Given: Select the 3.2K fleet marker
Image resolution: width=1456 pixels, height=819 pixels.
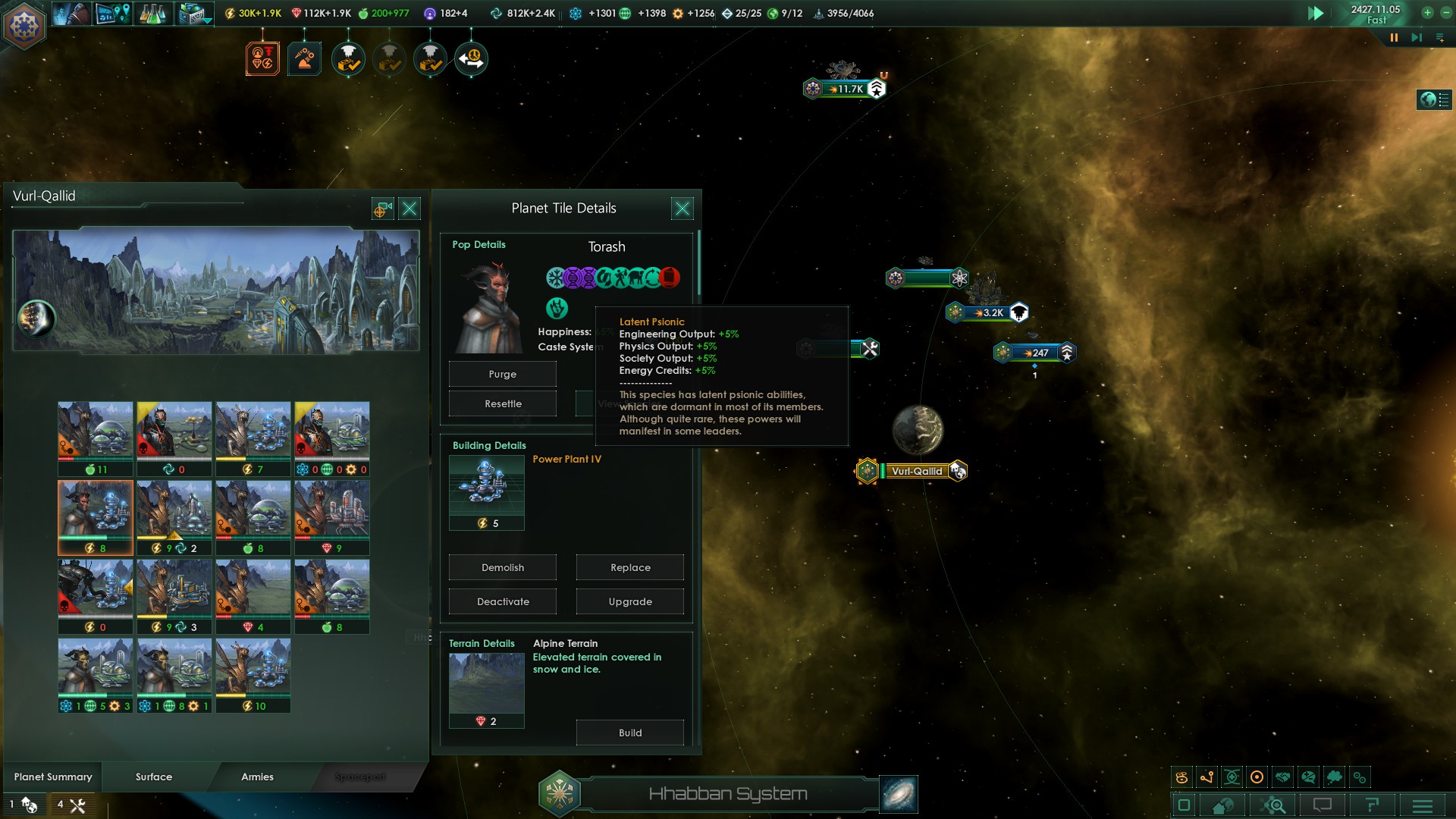Looking at the screenshot, I should coord(988,312).
